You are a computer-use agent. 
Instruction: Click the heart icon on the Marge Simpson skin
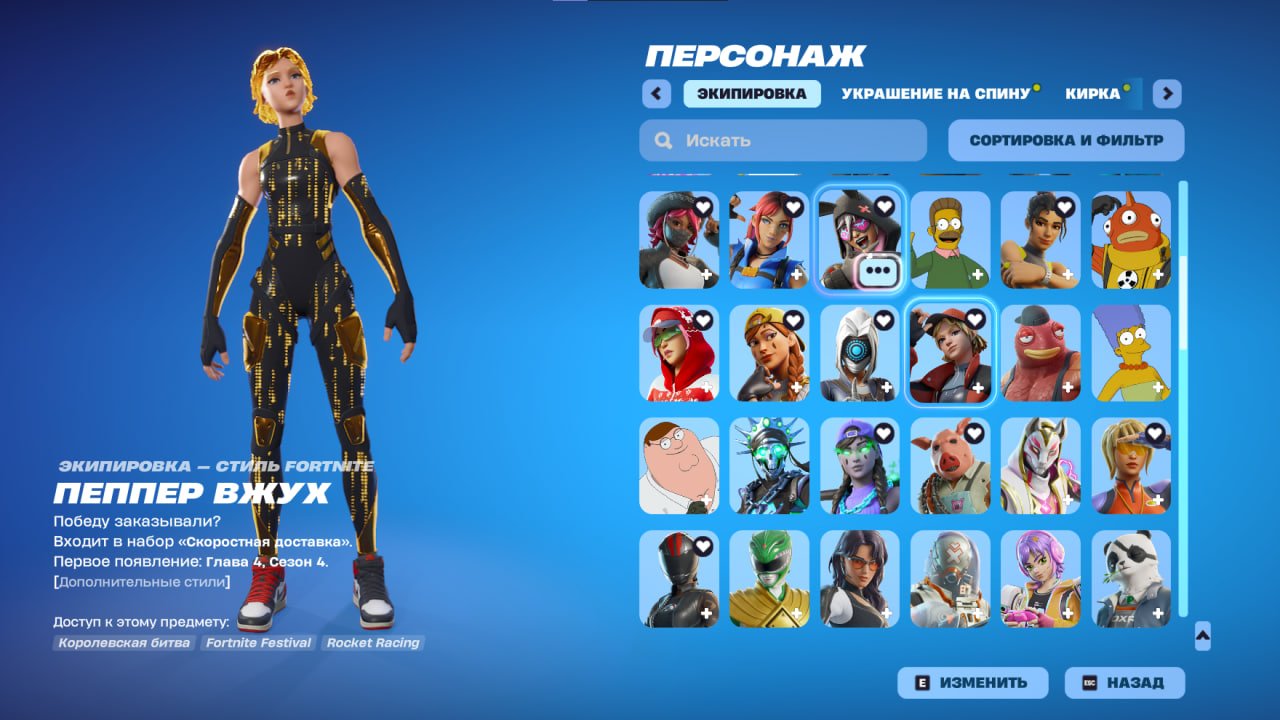[1154, 321]
